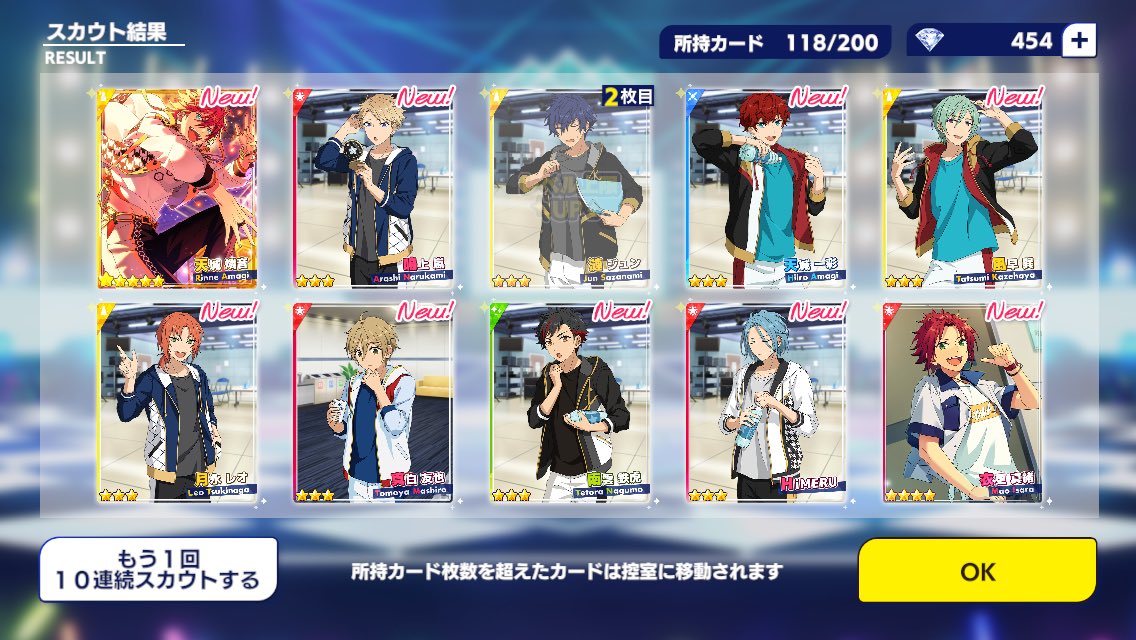Choose the HiMERU card
Viewport: 1136px width, 640px height.
[x=766, y=401]
